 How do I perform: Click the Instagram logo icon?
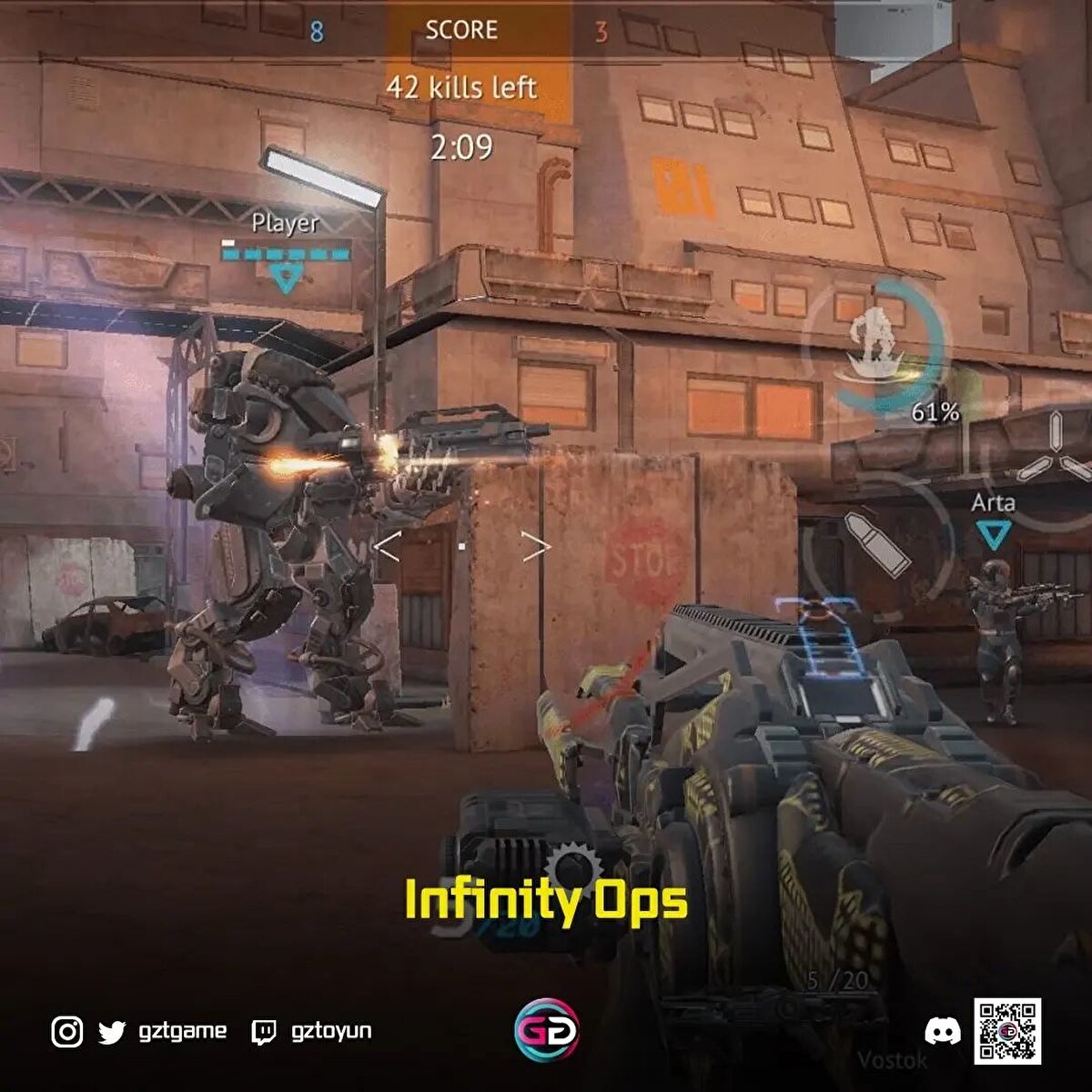67,1032
